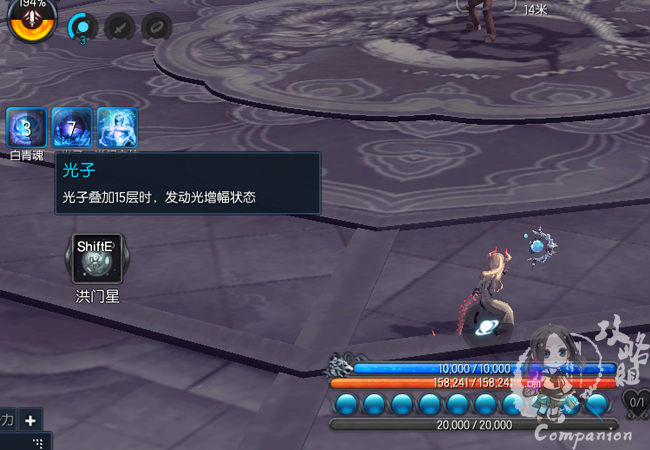Click the glowing humanoid figure buff icon
Screen dimensions: 650x450
point(117,128)
